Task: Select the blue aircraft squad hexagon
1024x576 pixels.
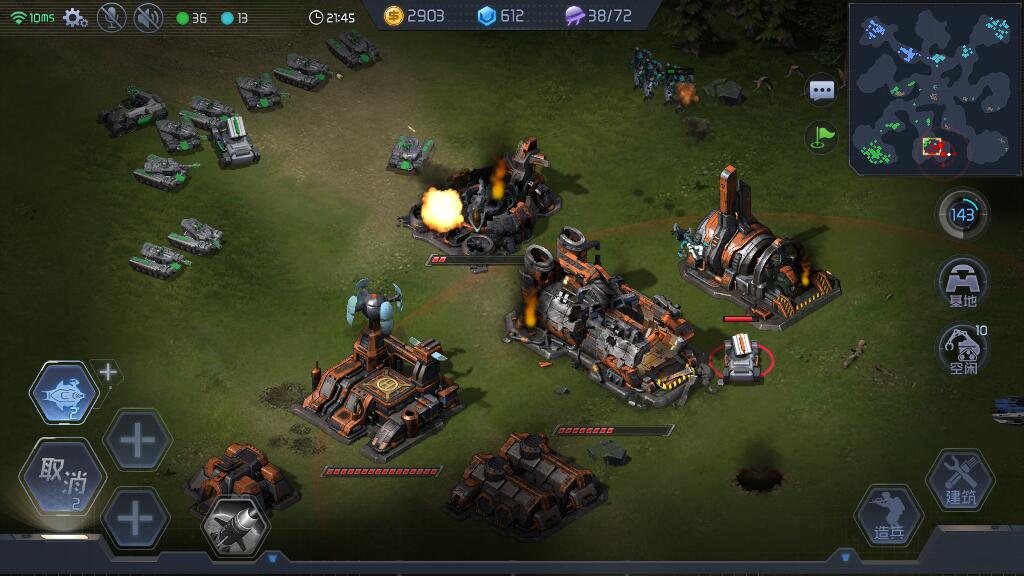Action: [x=64, y=394]
